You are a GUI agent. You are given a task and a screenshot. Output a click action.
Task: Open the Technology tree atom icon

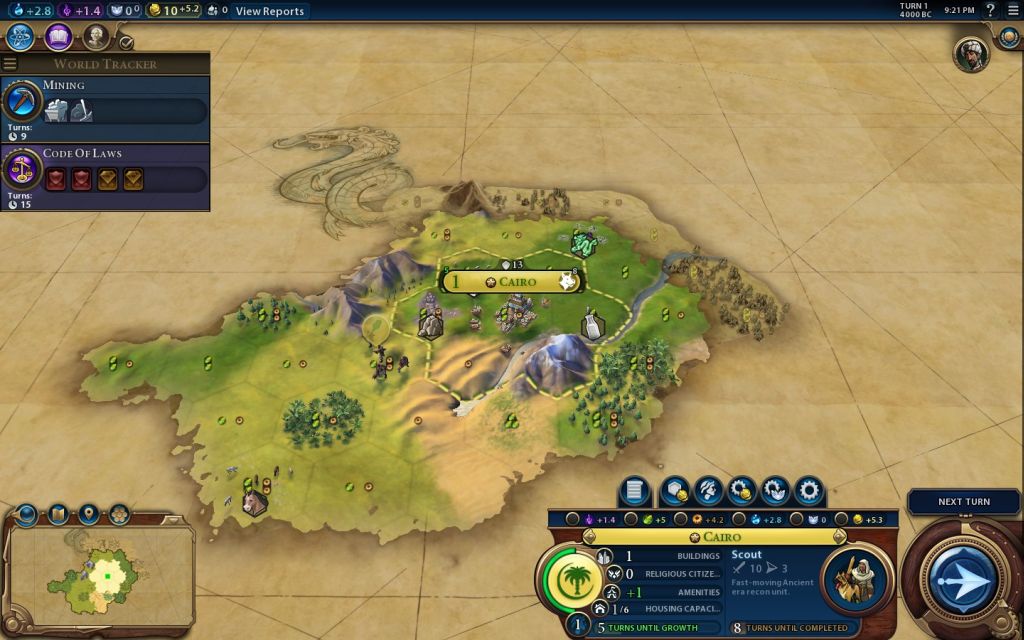pos(20,38)
